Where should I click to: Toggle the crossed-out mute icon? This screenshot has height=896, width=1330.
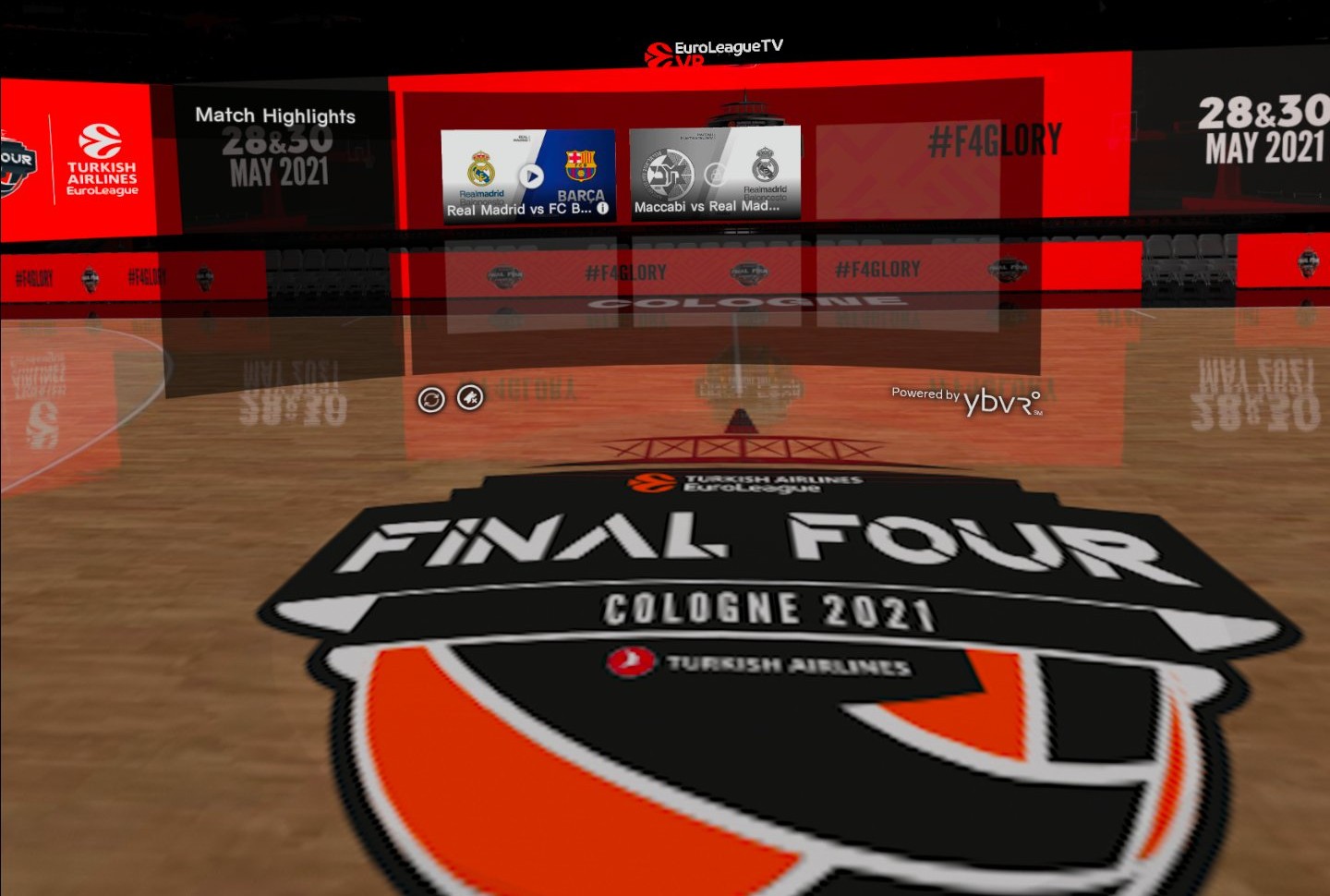470,398
